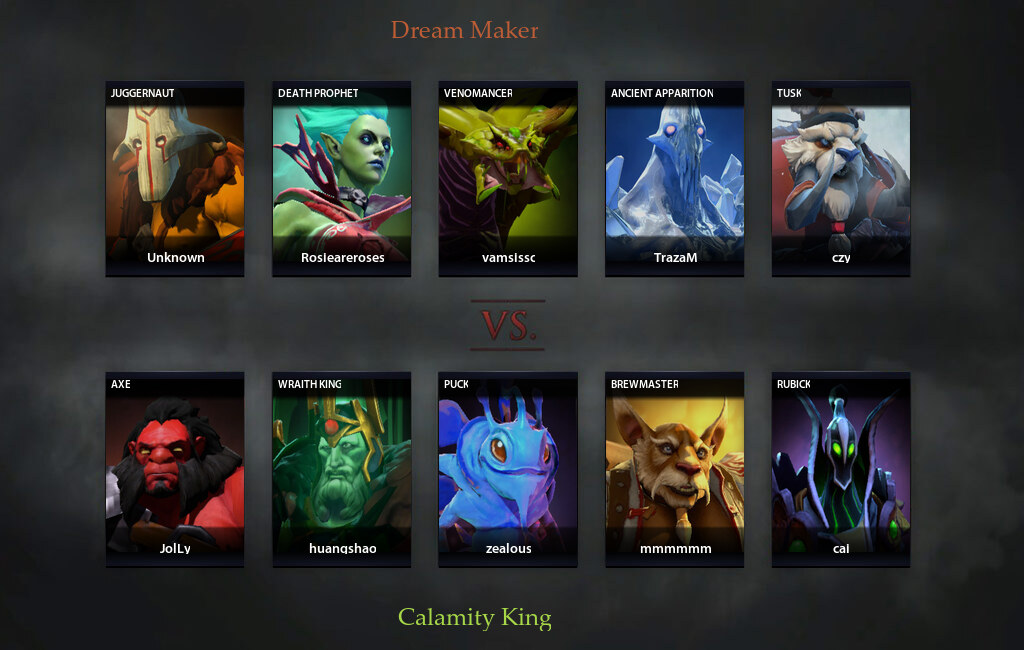The image size is (1024, 650).
Task: Click Death Prophet's hero portrait
Action: click(x=341, y=178)
